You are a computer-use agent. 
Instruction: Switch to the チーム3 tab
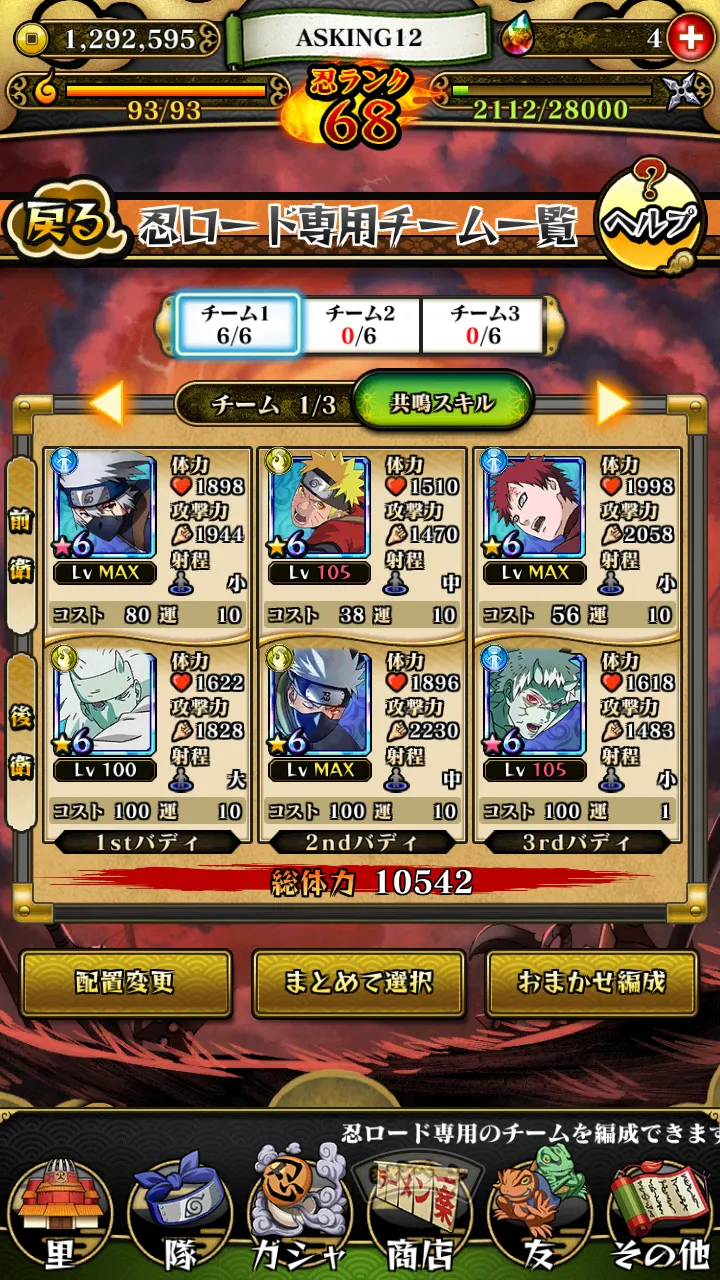(x=484, y=324)
